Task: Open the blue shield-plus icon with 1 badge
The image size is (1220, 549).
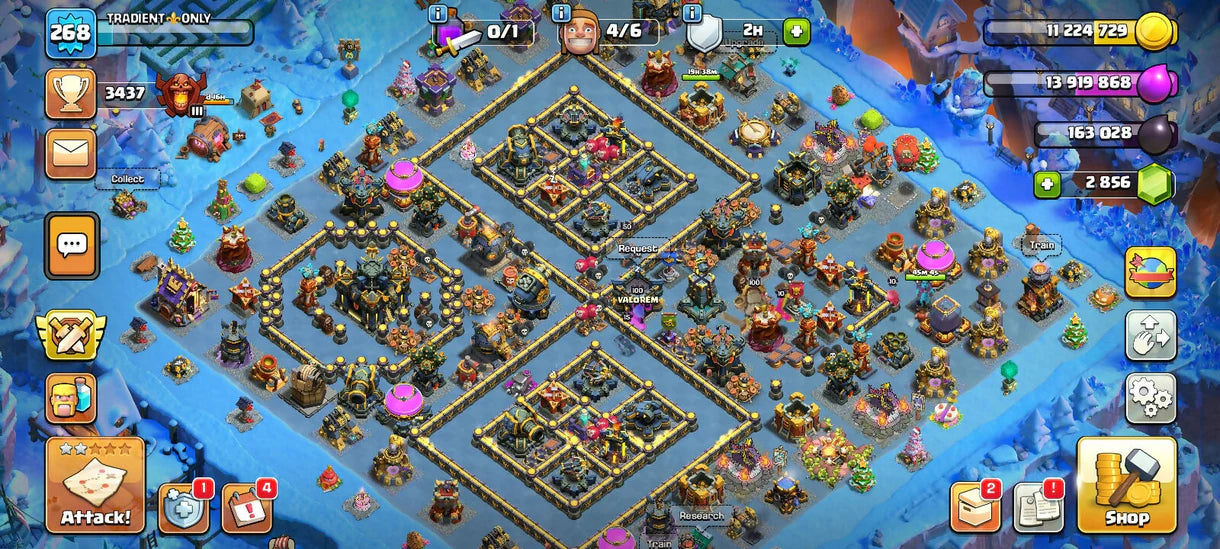Action: 184,509
